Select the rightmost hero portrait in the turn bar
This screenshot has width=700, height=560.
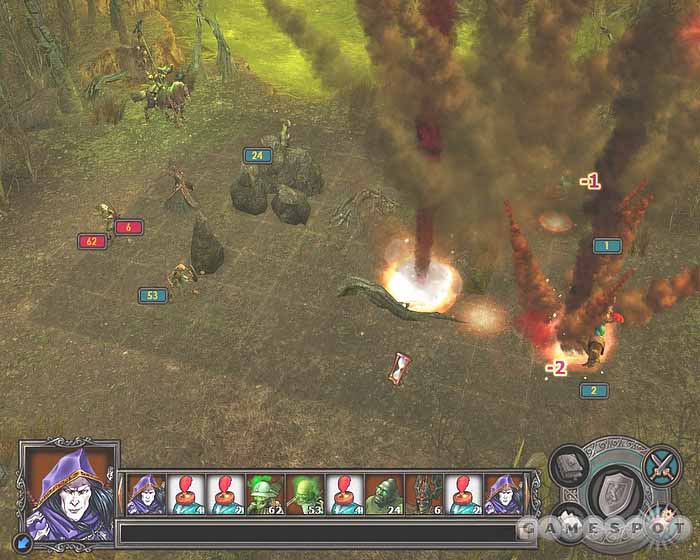[x=503, y=494]
